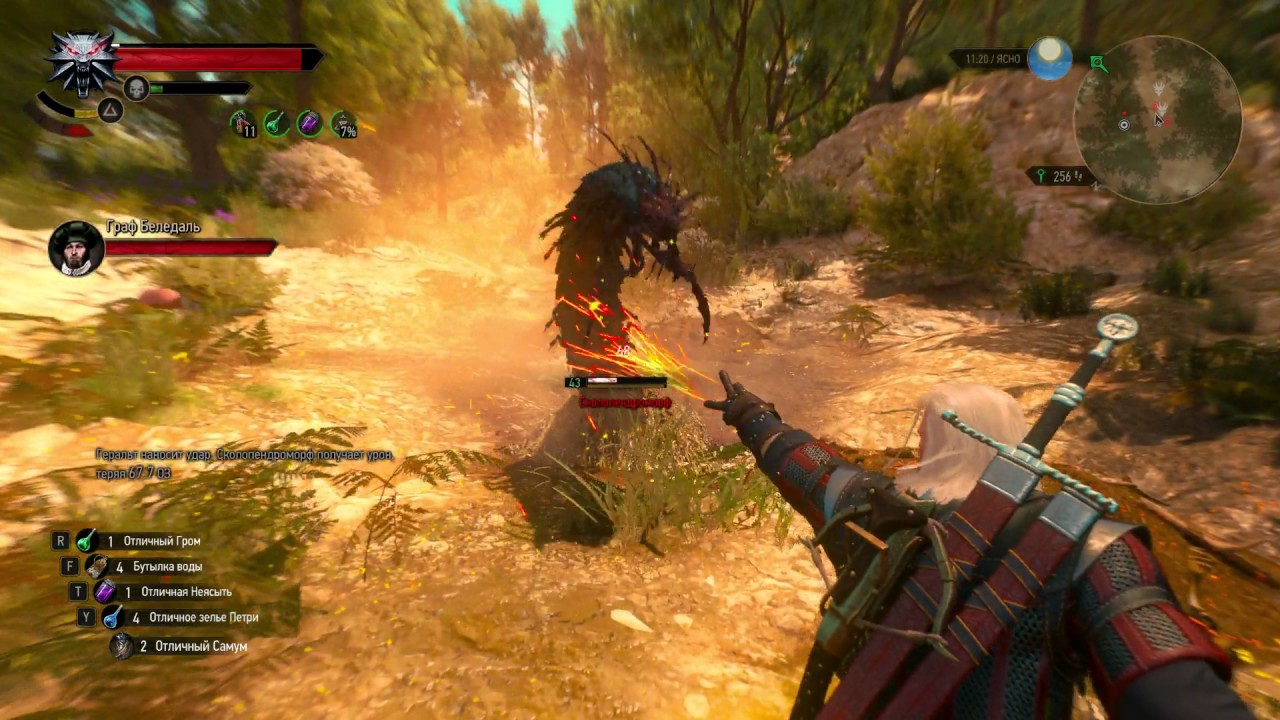Click the toxicity skull icon

pyautogui.click(x=136, y=89)
